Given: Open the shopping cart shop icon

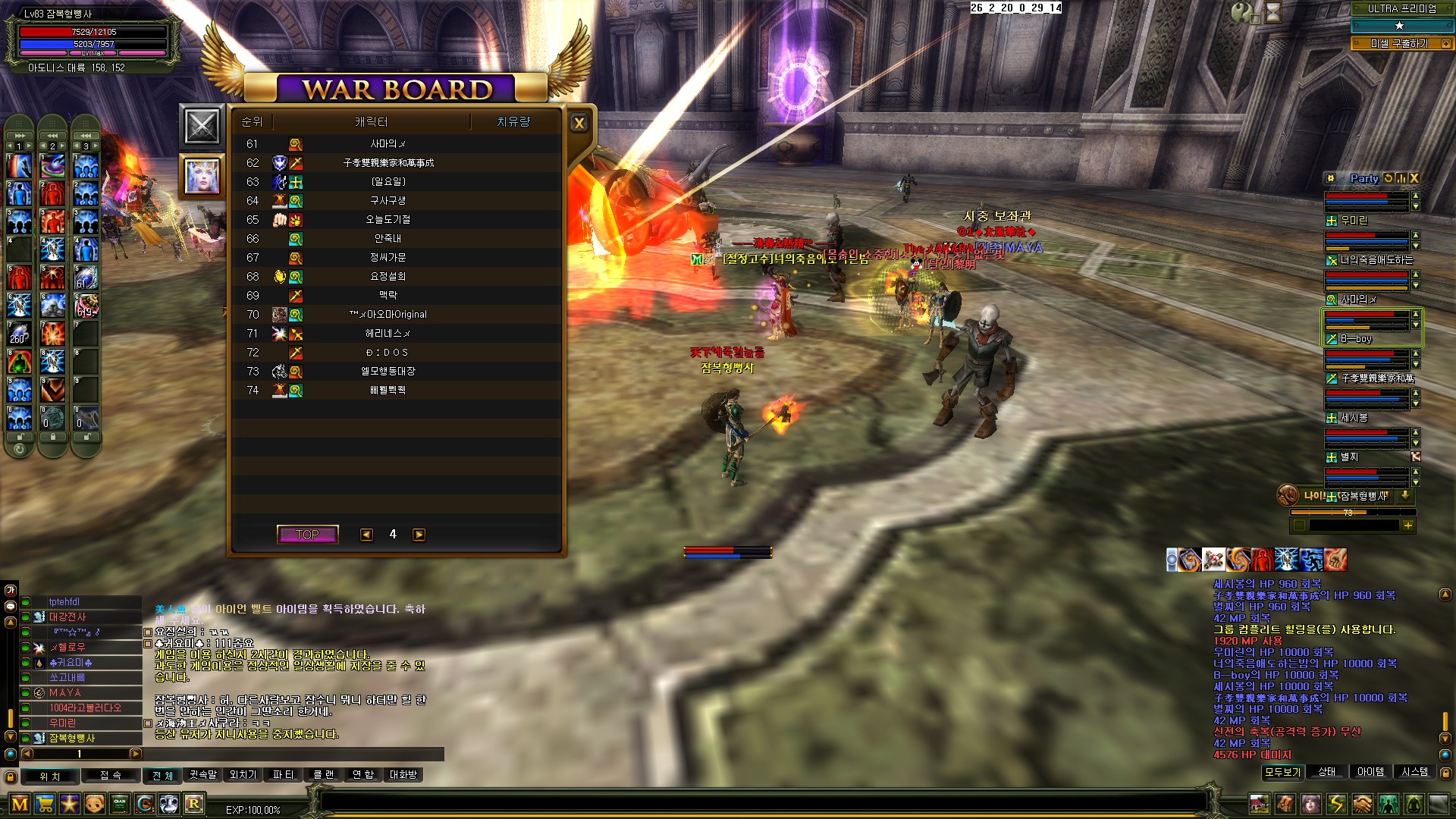Looking at the screenshot, I should [x=45, y=804].
